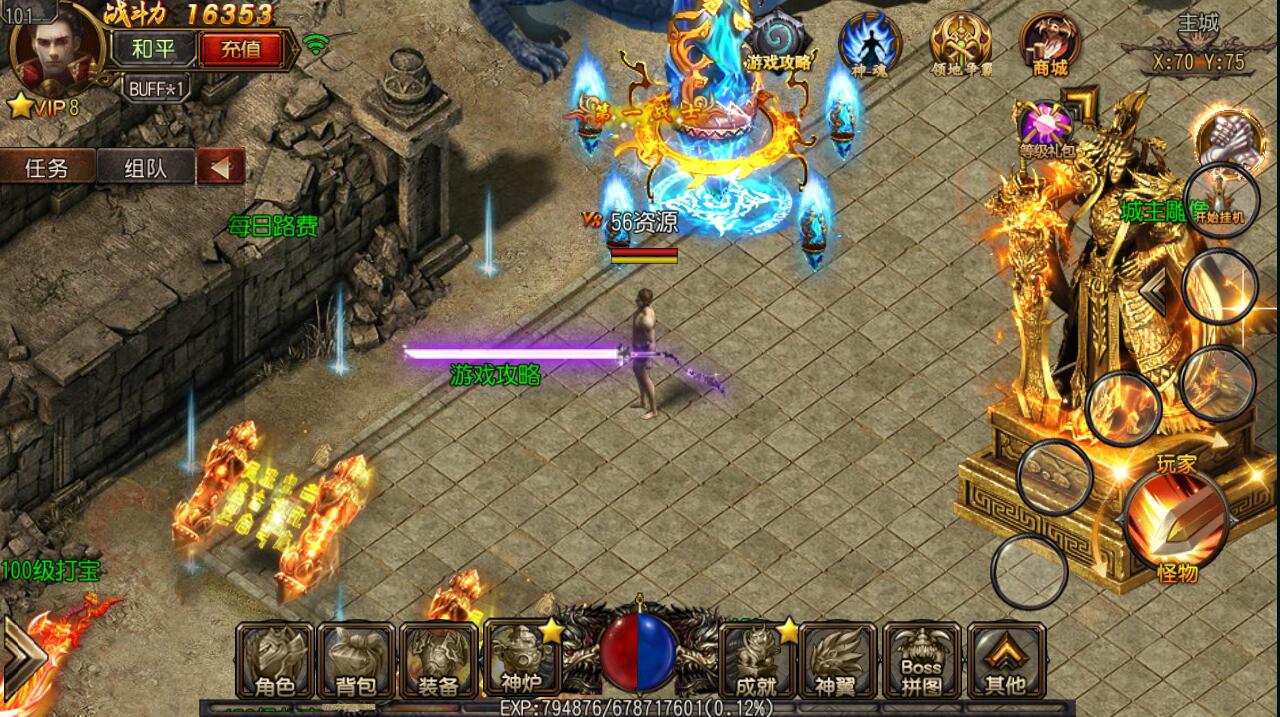Open the 领地争霸 territory war icon
This screenshot has height=717, width=1280.
pos(960,44)
